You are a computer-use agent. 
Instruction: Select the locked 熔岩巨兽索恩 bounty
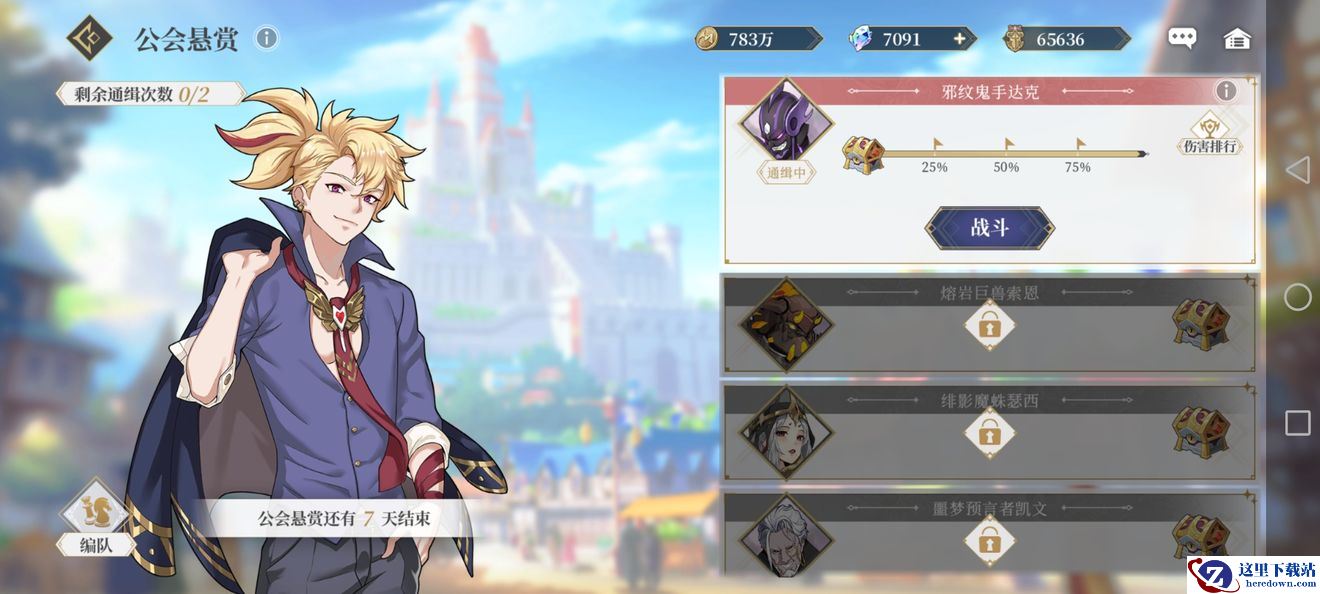coord(989,325)
